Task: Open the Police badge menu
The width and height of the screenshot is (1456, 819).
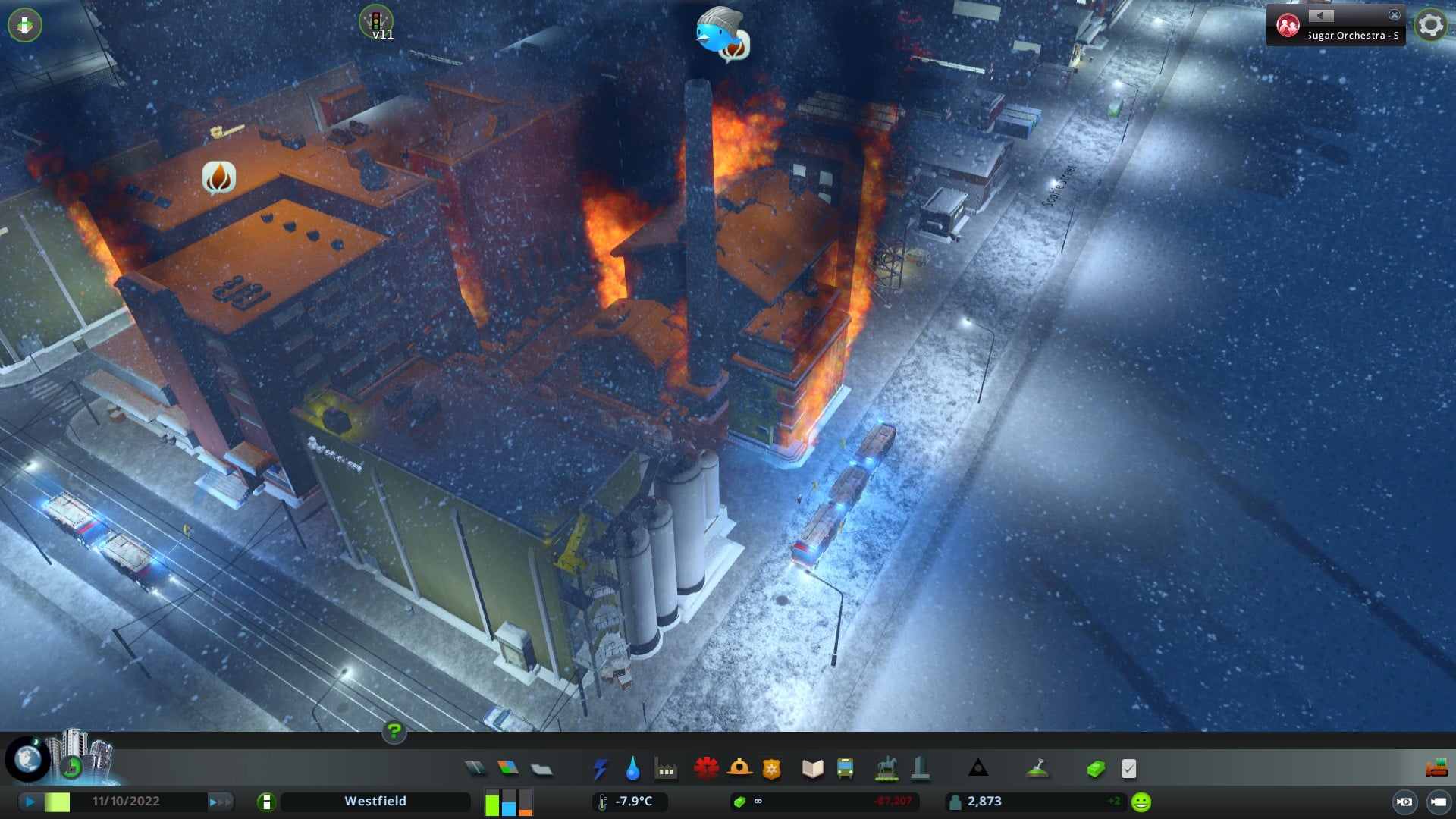Action: (771, 769)
